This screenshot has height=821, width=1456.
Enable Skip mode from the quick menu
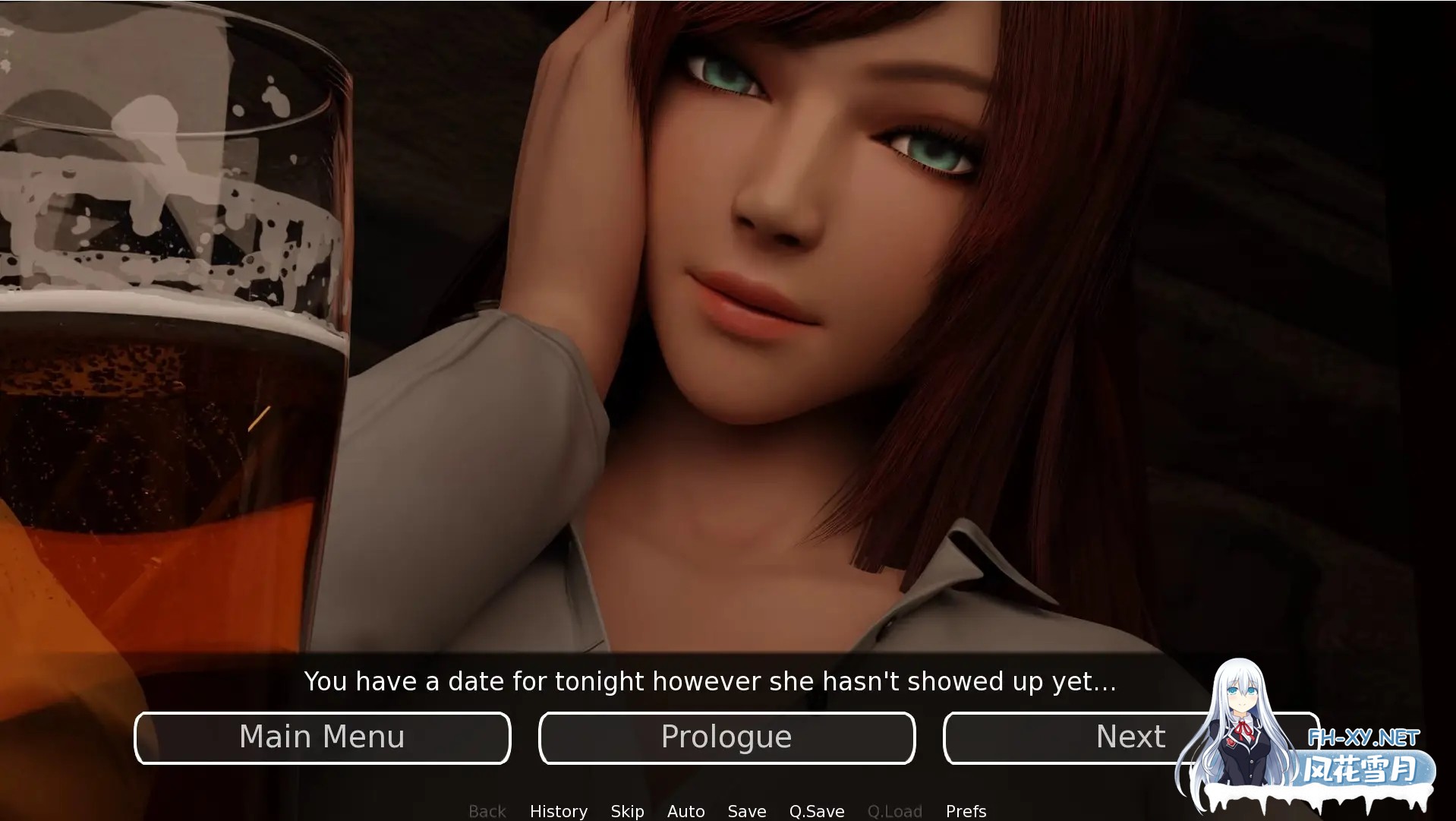point(626,810)
